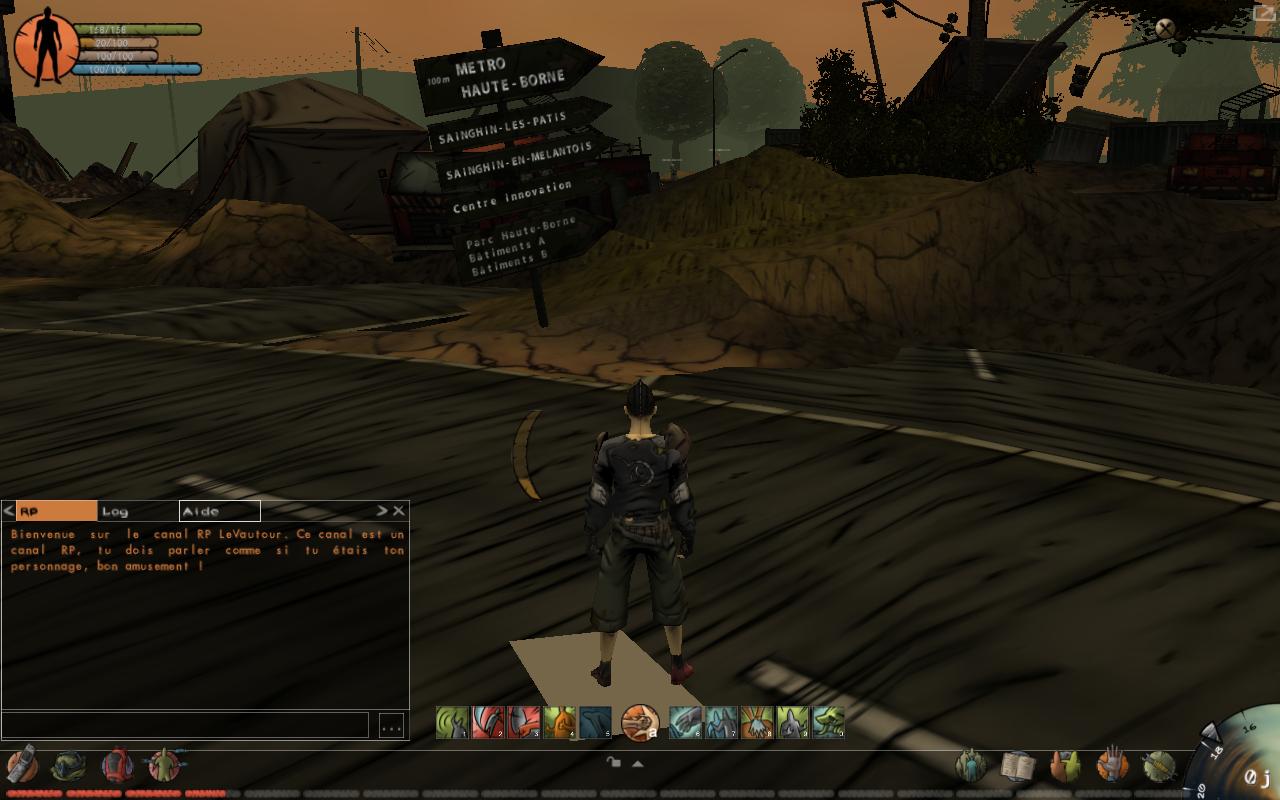
Task: Trigger the dark blue skill in slot 5
Action: 595,722
